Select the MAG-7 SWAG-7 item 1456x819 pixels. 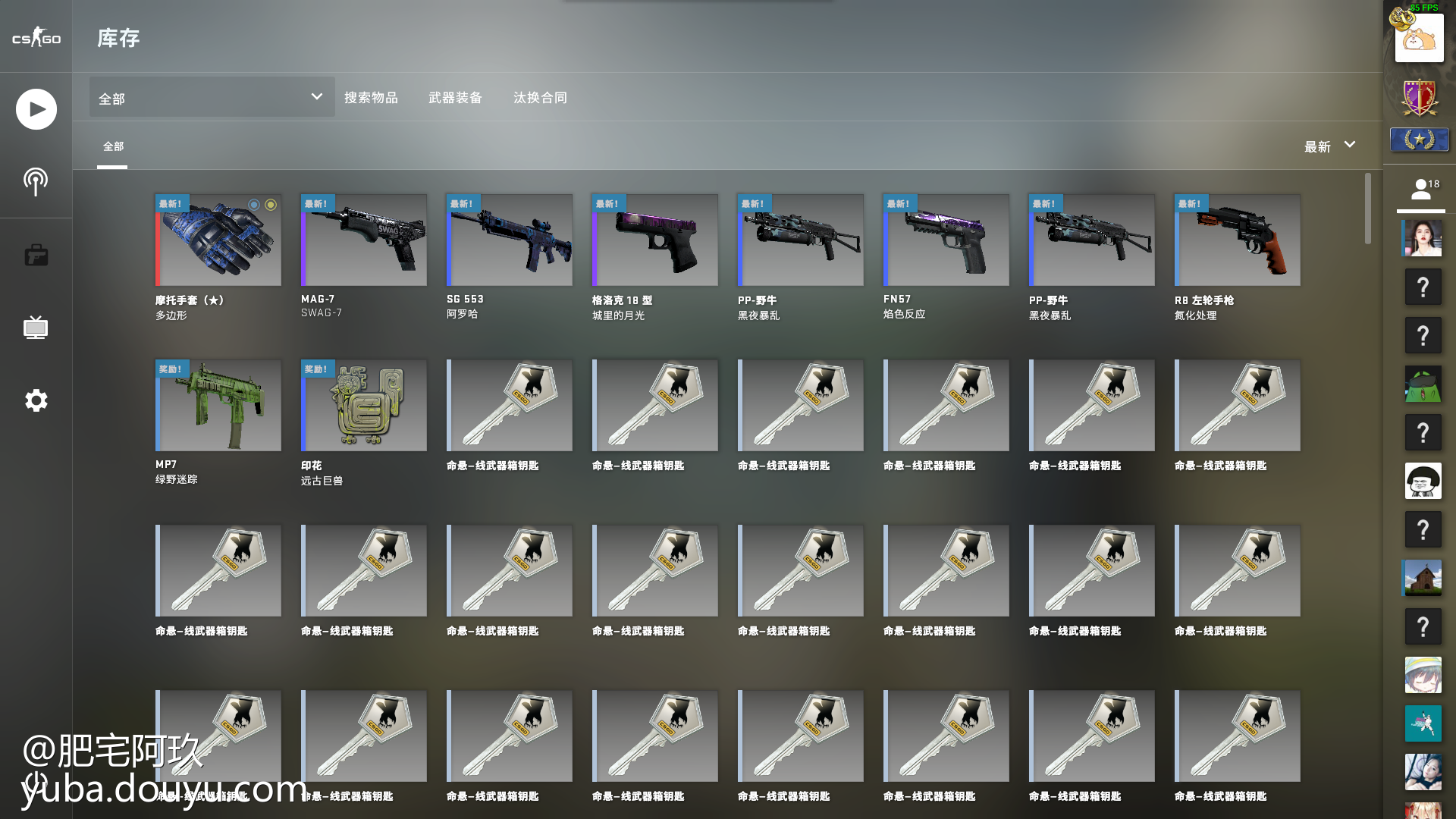tap(364, 240)
